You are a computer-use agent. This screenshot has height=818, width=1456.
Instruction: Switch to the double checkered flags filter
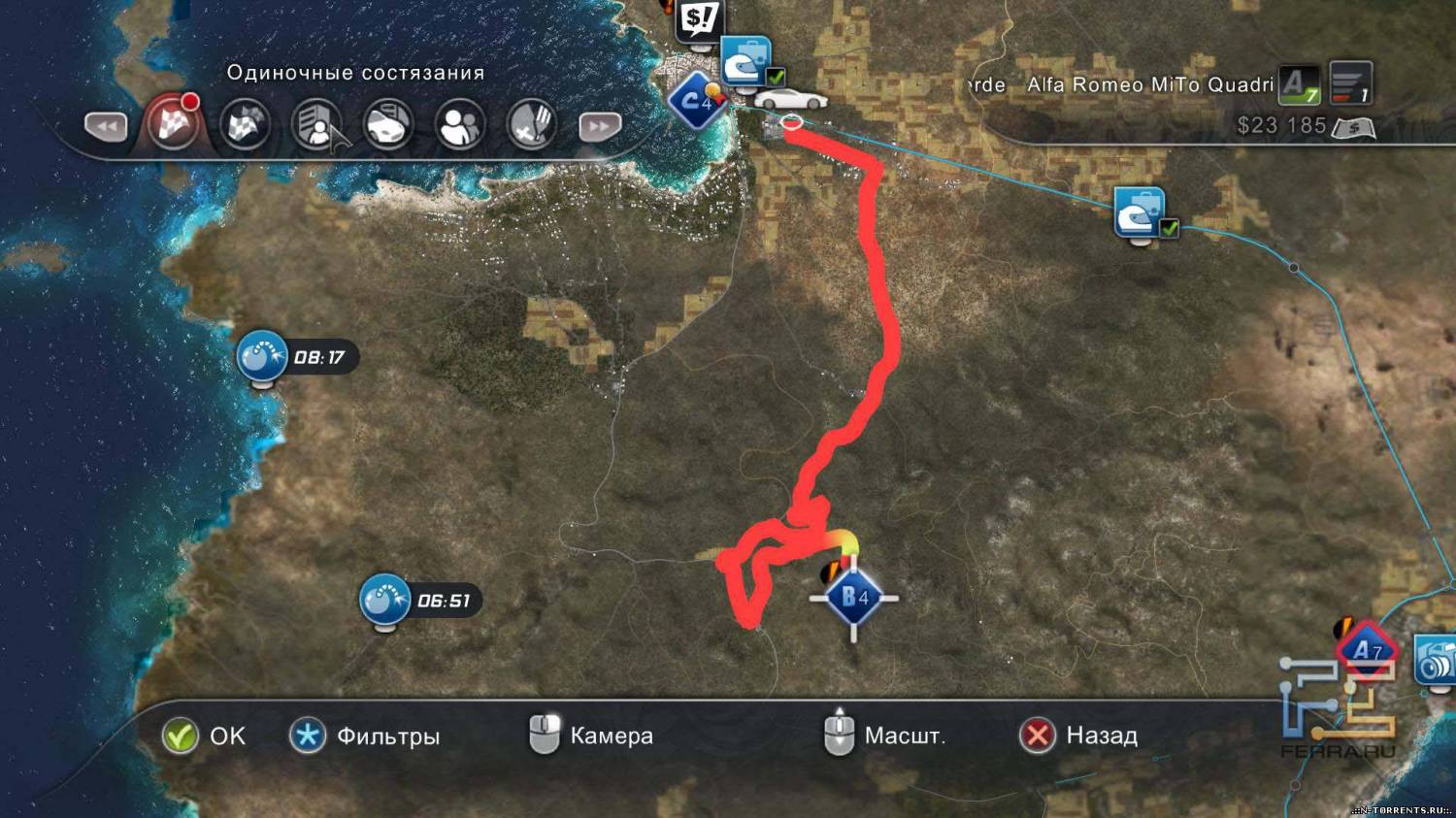(245, 124)
